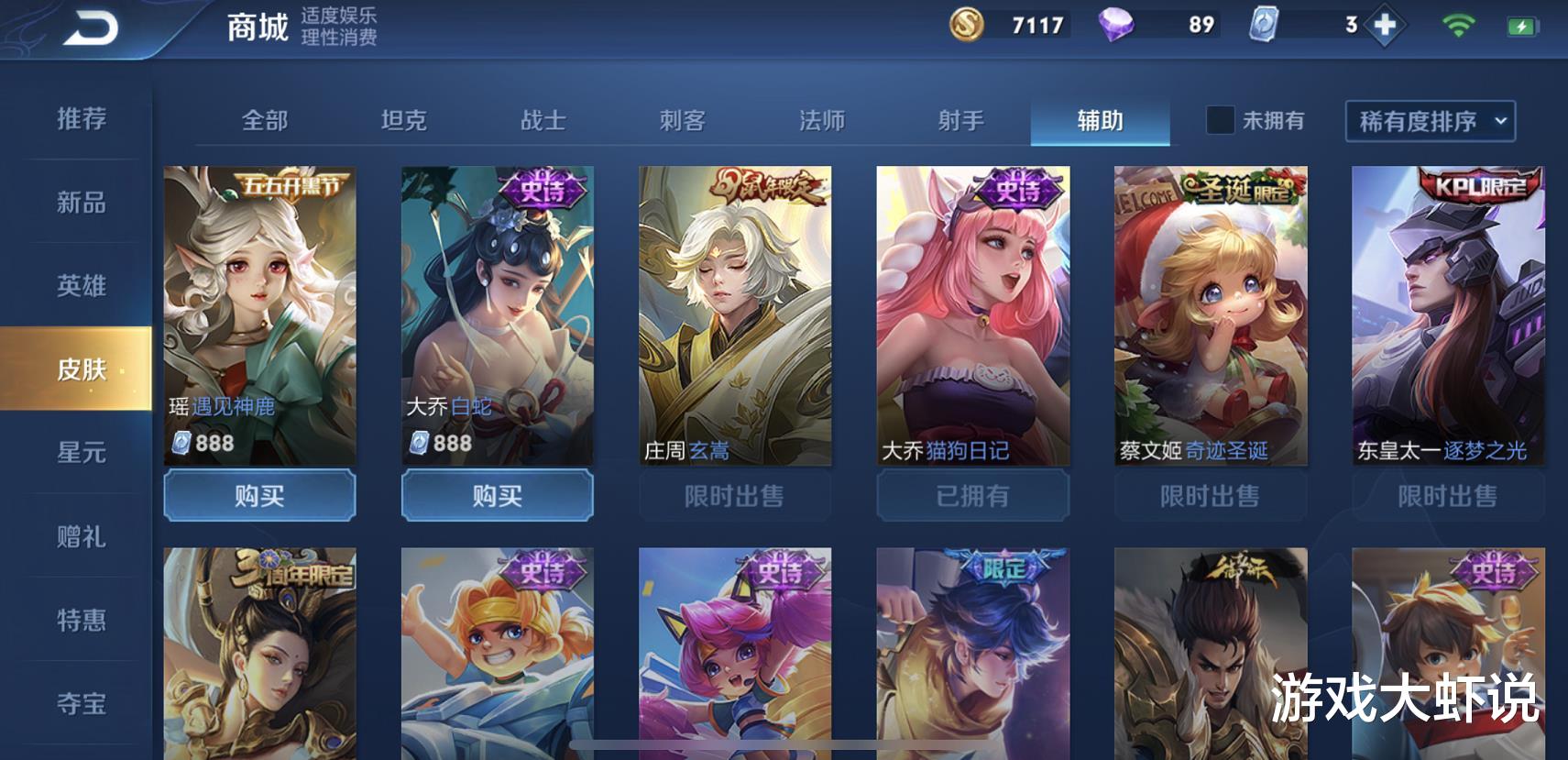Image resolution: width=1568 pixels, height=760 pixels.
Task: Switch to the 法师 tab
Action: coord(822,120)
